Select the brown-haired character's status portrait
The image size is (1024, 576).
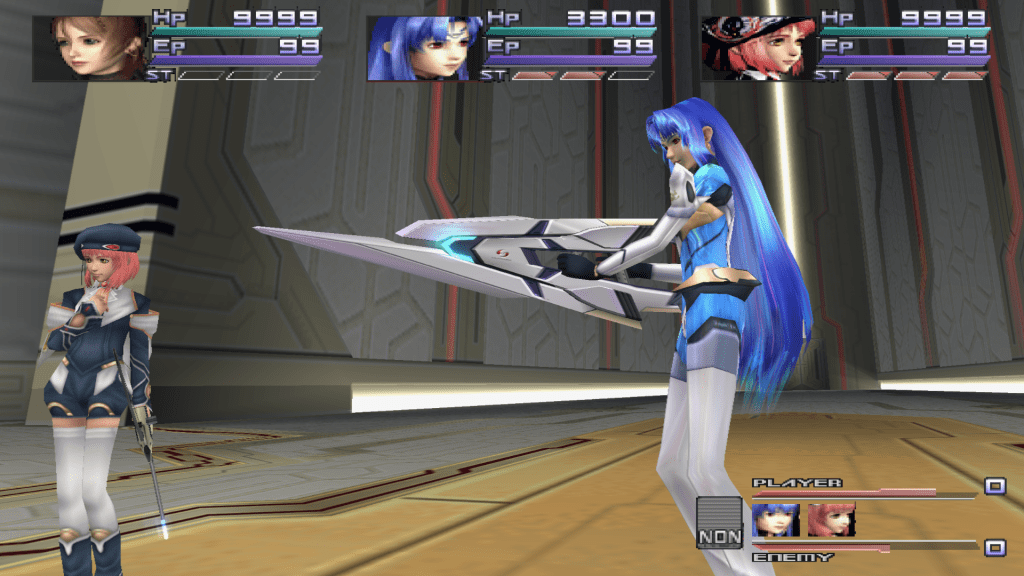pyautogui.click(x=90, y=48)
